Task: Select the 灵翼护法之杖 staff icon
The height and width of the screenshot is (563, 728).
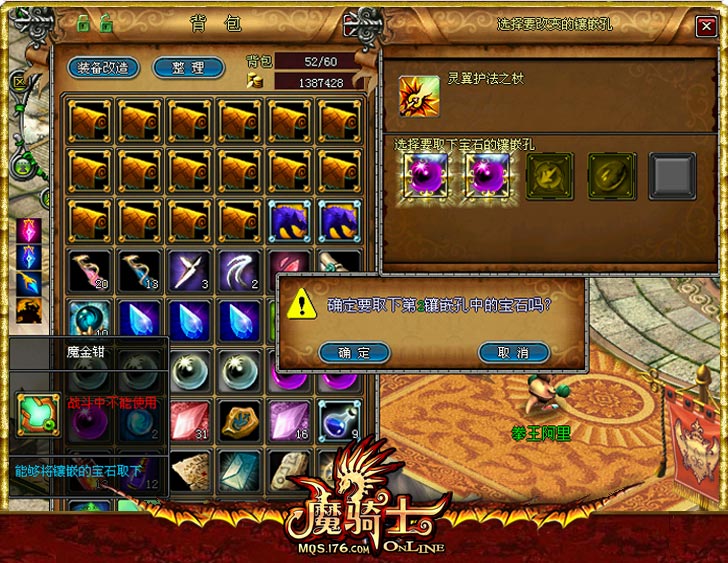Action: 418,96
